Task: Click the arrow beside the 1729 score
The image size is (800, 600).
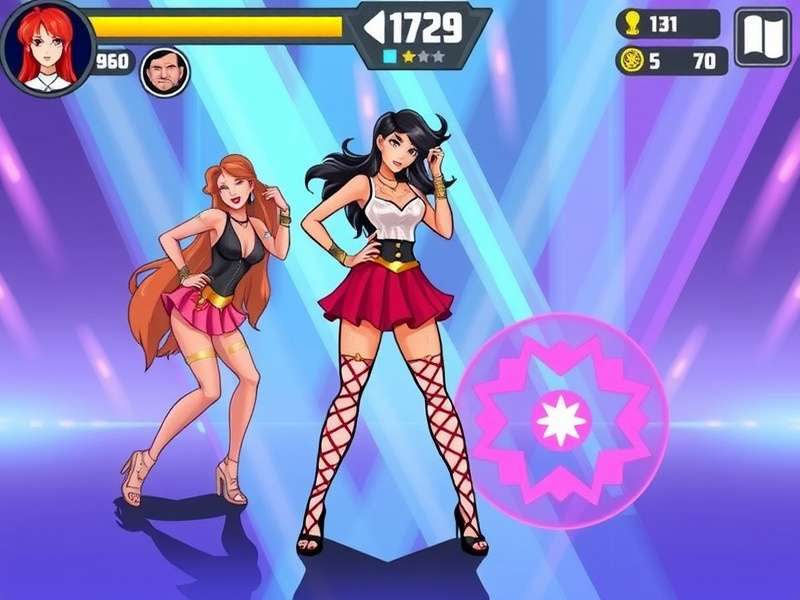Action: tap(374, 28)
